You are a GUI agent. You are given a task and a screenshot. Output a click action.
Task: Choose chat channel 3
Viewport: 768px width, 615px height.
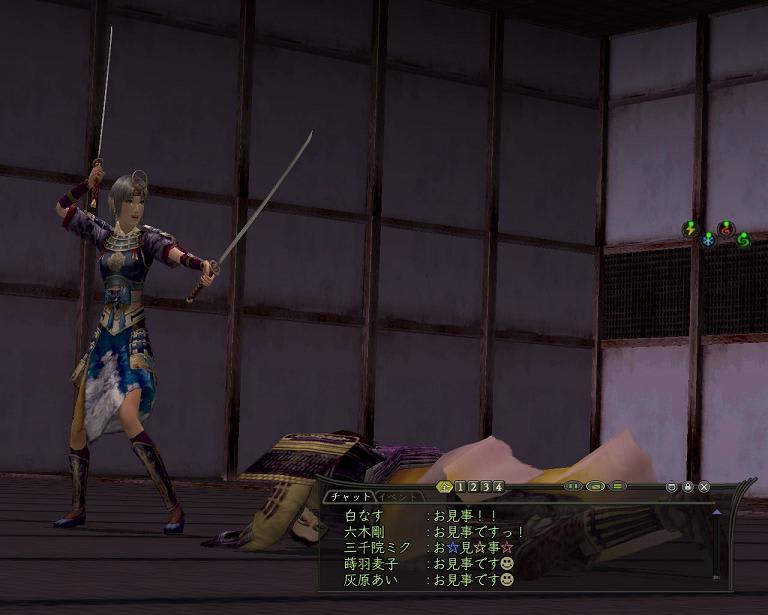click(x=485, y=487)
